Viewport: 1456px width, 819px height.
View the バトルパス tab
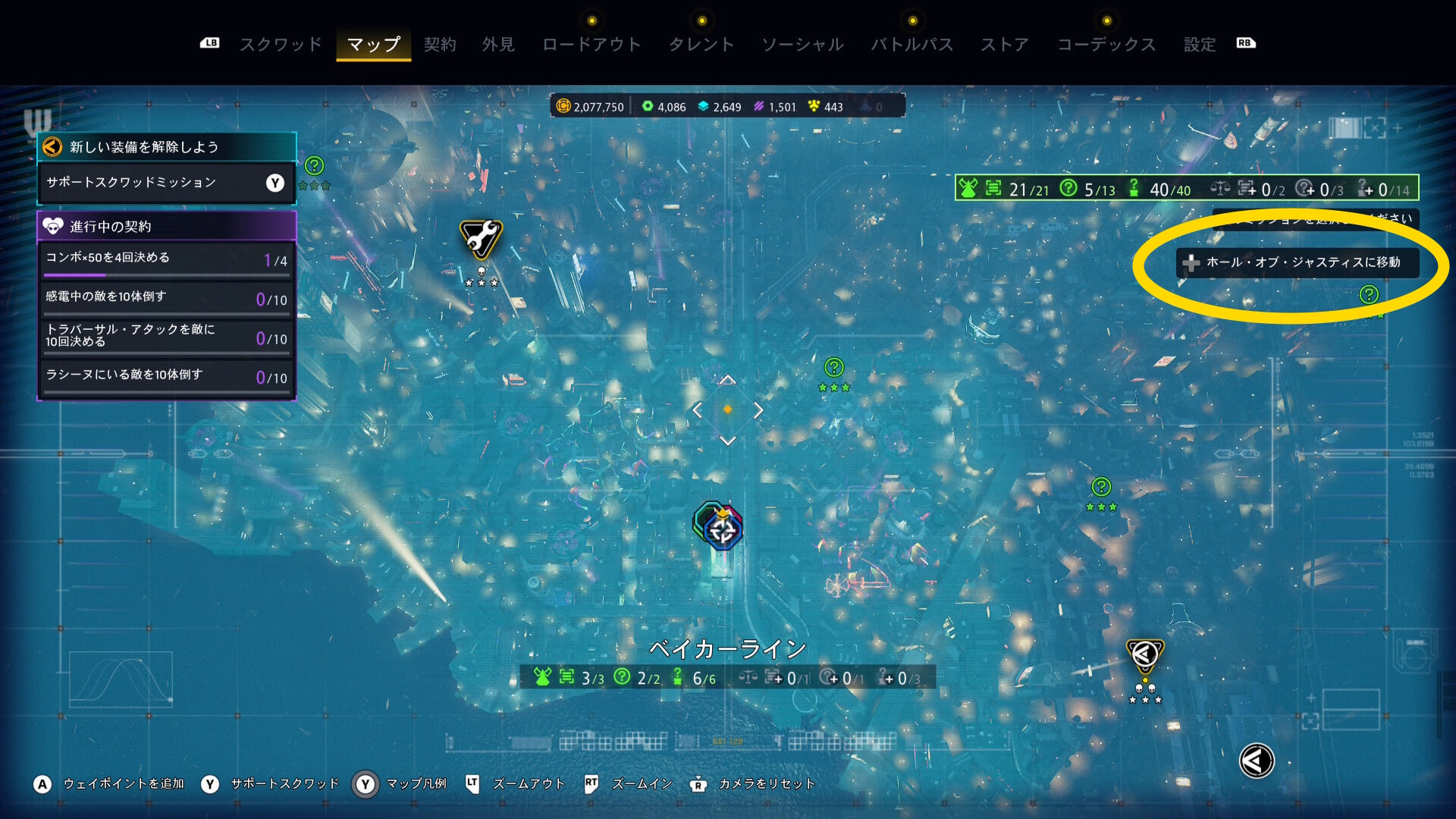[x=912, y=45]
